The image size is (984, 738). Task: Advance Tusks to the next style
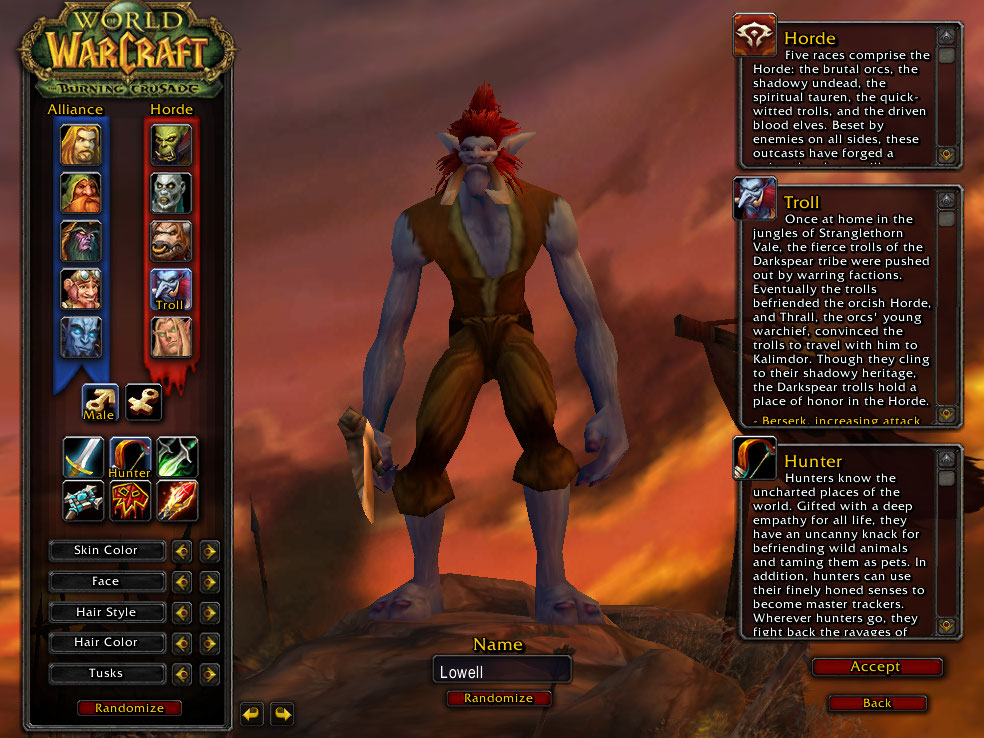click(209, 673)
